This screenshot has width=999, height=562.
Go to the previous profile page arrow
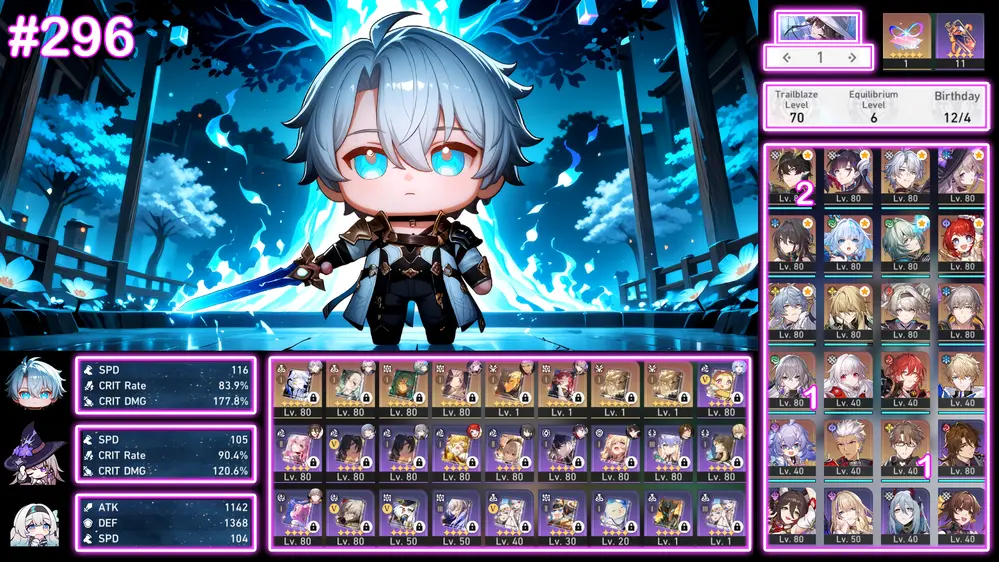pos(787,58)
